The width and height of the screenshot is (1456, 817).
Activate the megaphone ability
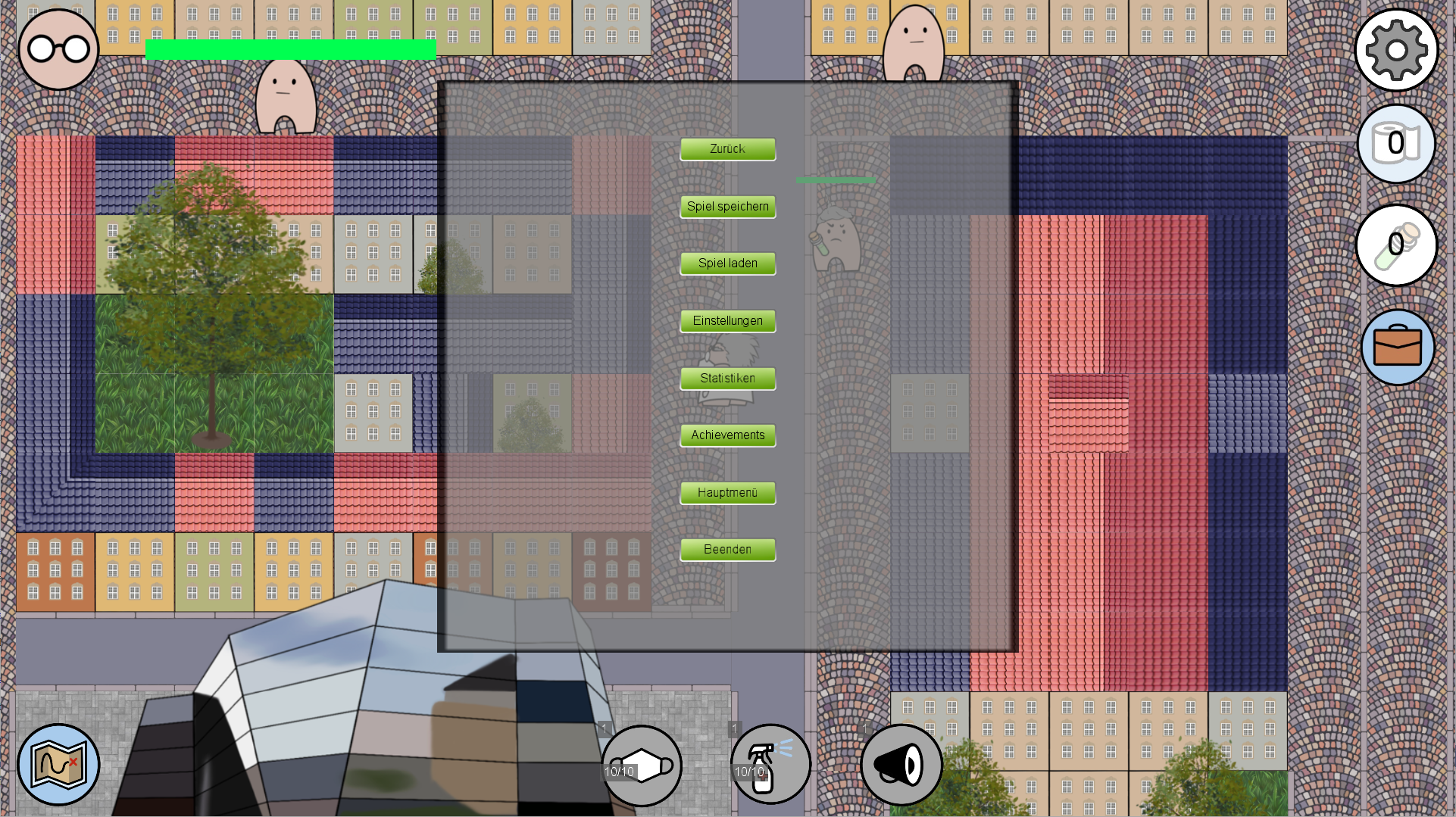(x=901, y=765)
